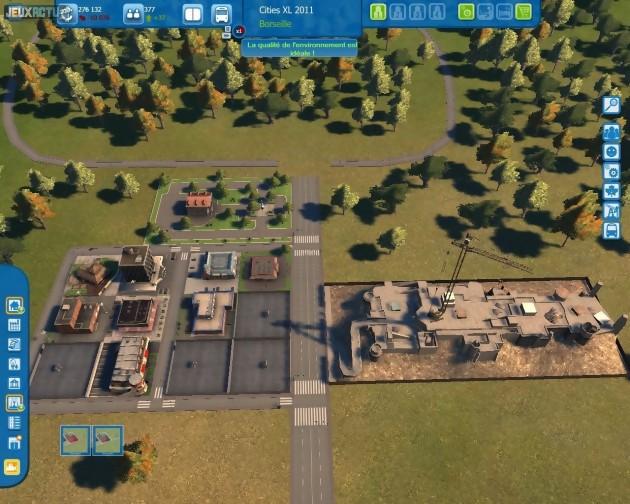
Task: Open the population panel with people icon
Action: pyautogui.click(x=133, y=14)
